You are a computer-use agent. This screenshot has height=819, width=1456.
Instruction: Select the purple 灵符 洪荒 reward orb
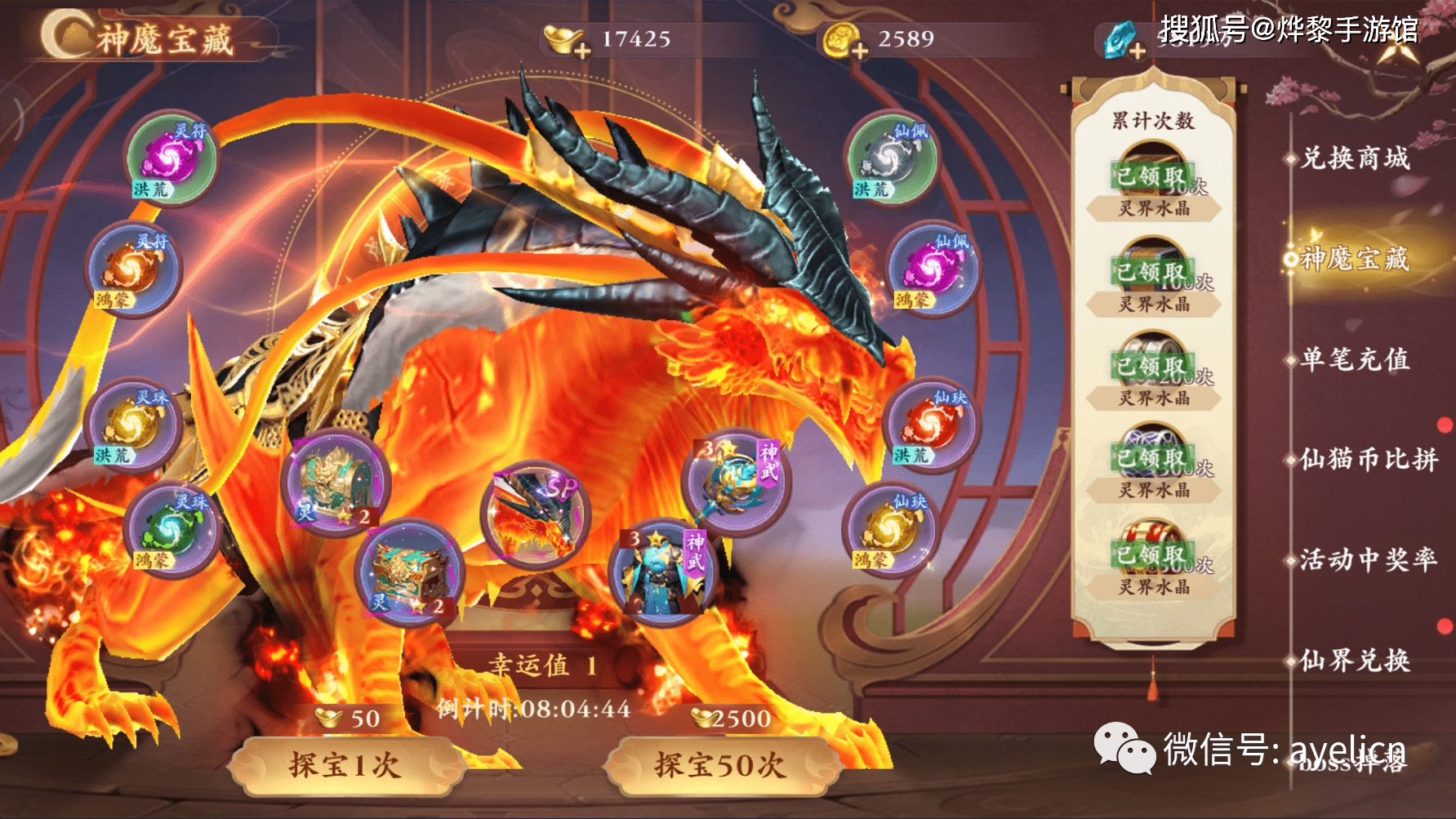pyautogui.click(x=171, y=158)
